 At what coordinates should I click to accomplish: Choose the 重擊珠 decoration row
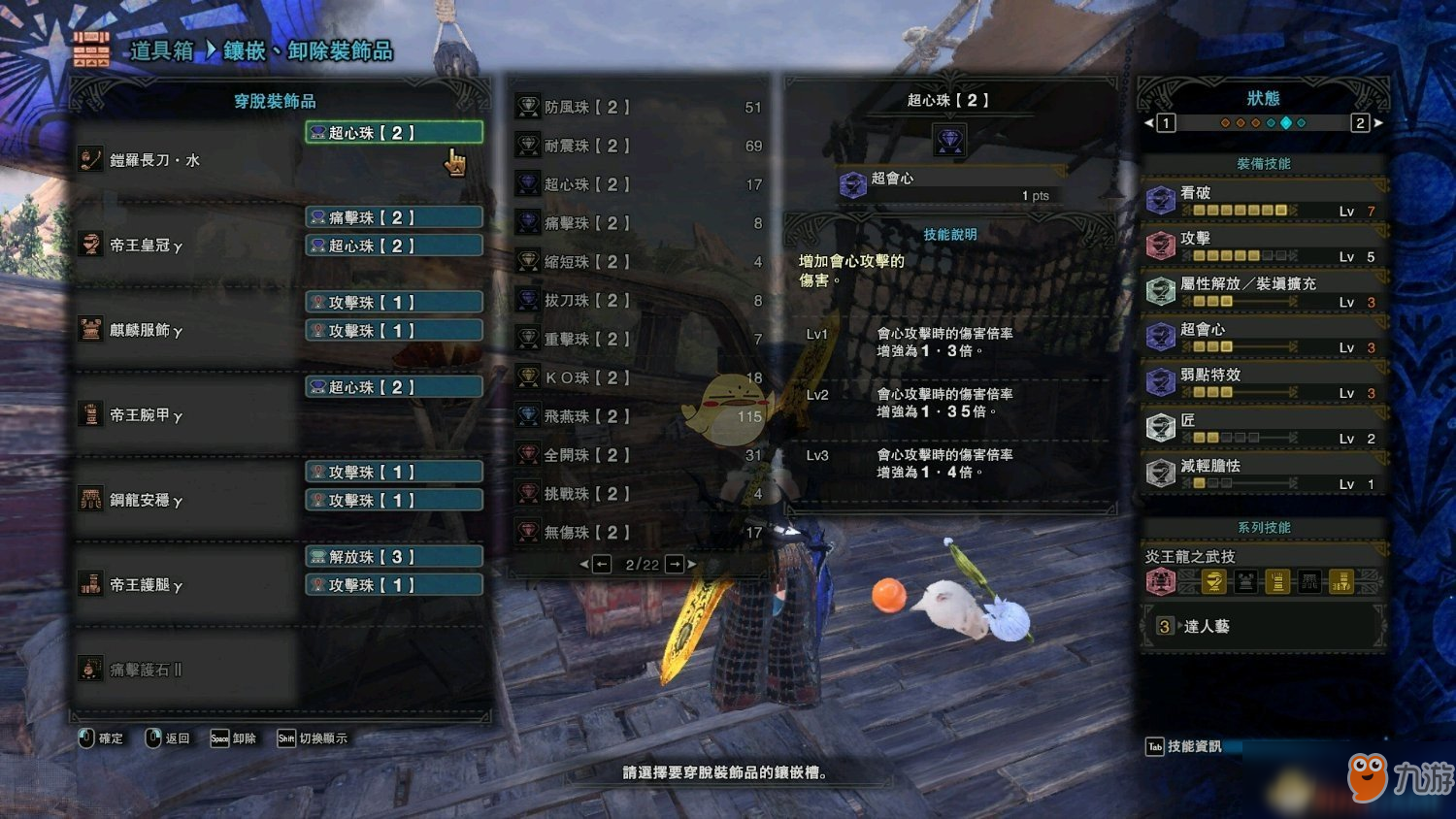[x=641, y=339]
